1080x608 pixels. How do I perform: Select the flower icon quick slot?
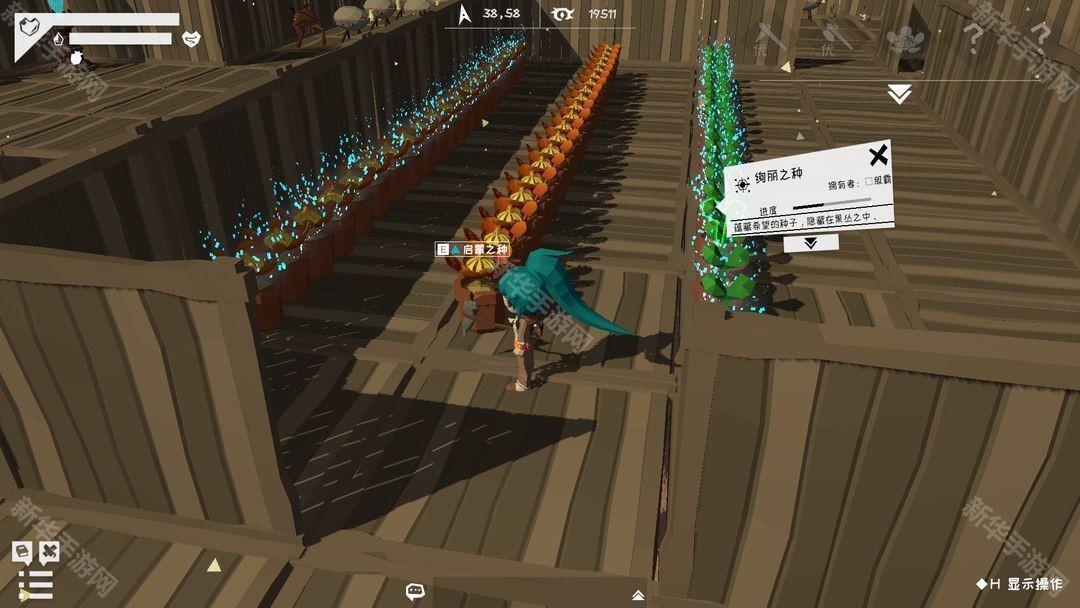click(904, 40)
